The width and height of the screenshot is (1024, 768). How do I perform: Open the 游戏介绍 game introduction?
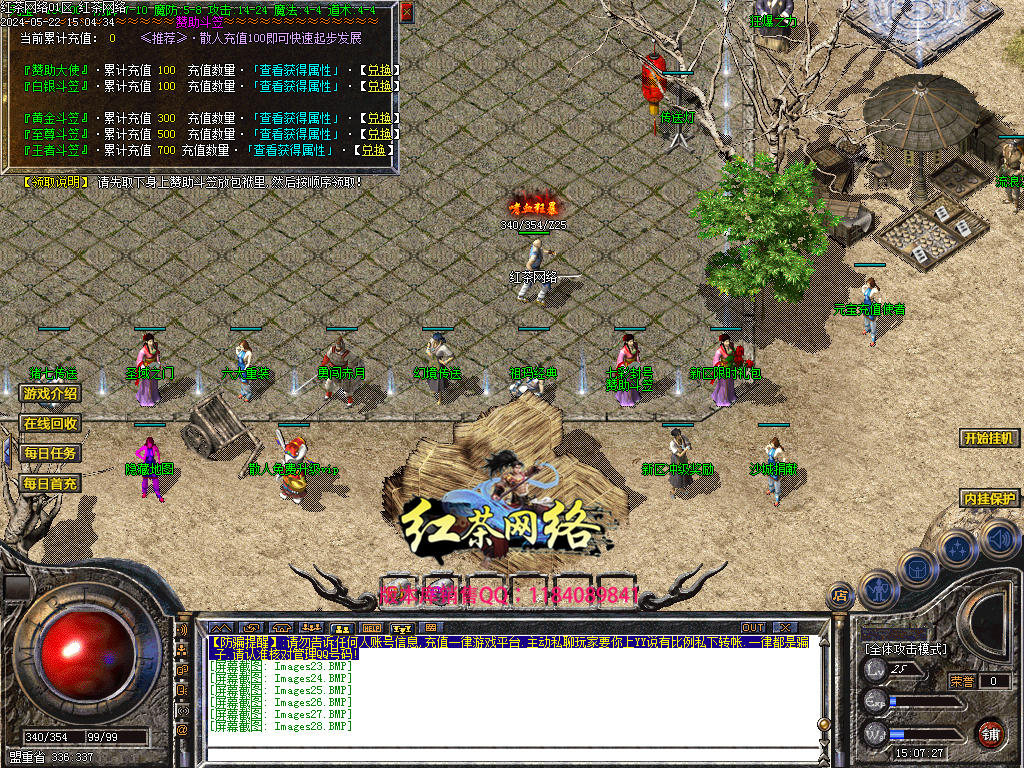tap(49, 394)
